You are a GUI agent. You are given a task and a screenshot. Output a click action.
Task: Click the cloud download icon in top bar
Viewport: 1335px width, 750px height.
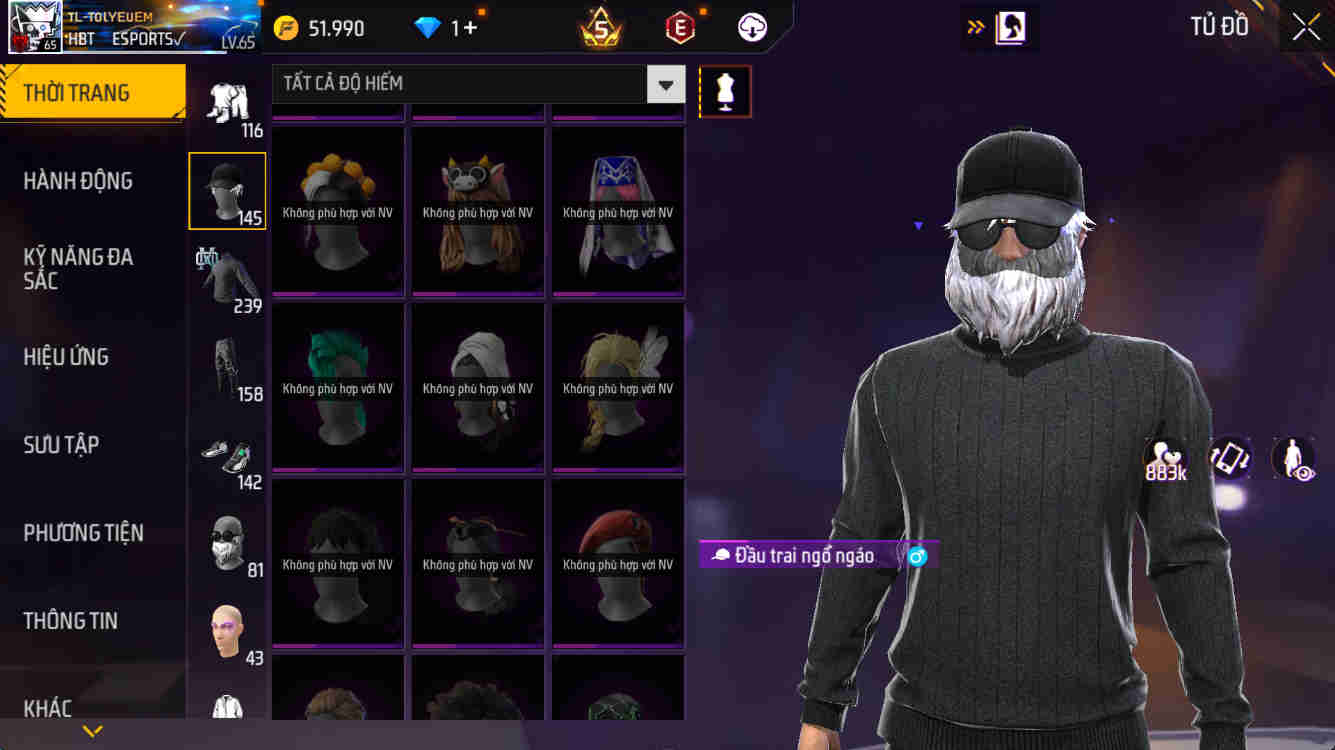751,27
